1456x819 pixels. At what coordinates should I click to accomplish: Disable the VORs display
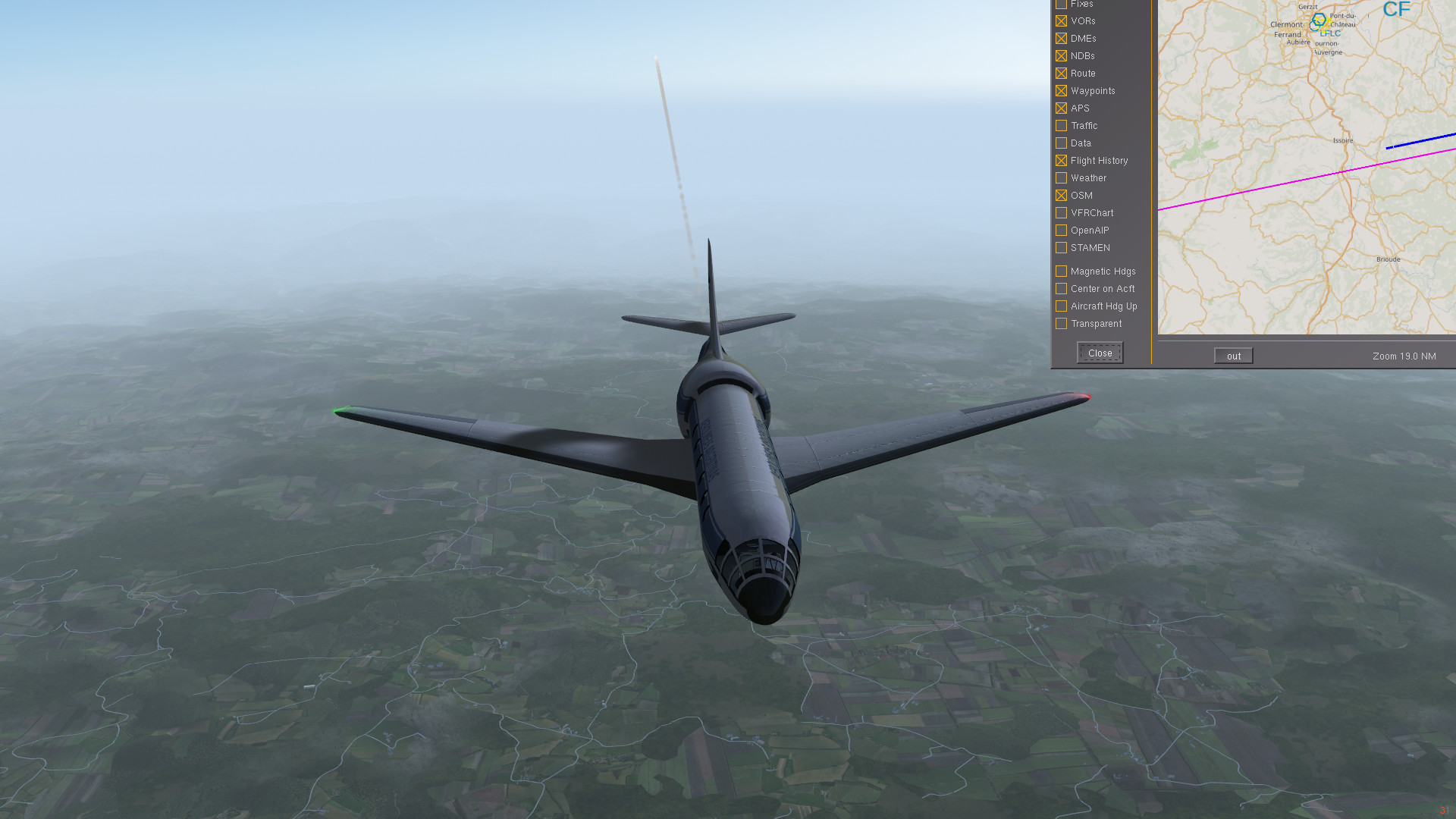coord(1061,20)
